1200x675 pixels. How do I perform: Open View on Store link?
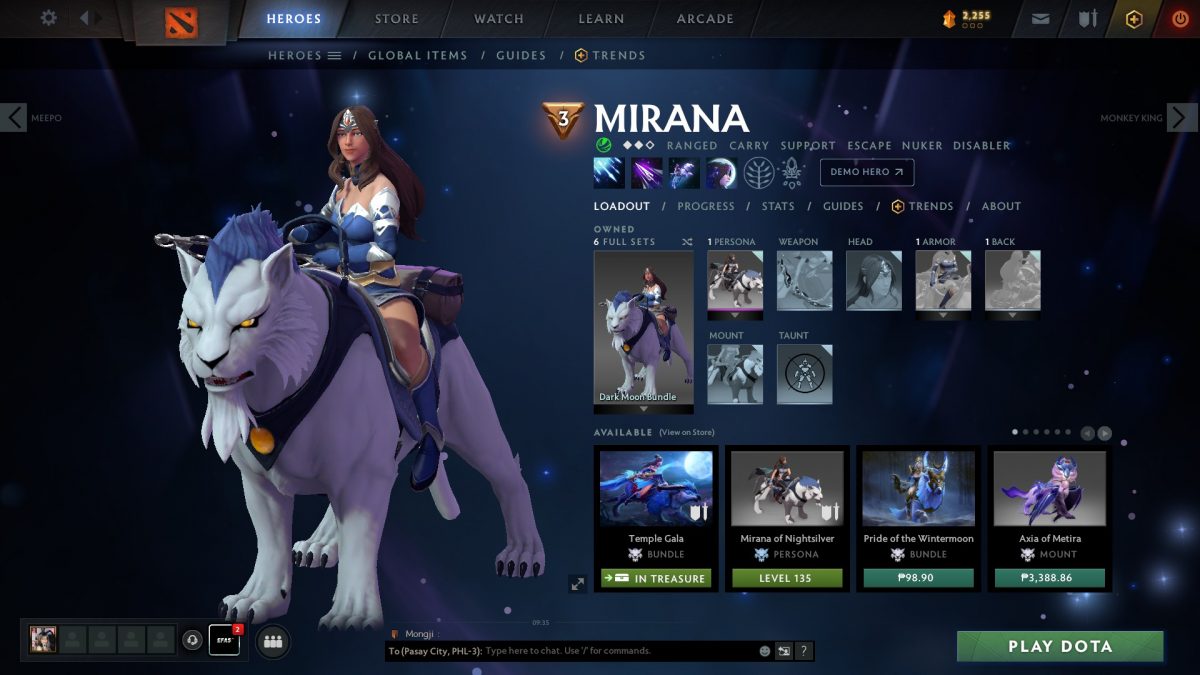pyautogui.click(x=687, y=433)
